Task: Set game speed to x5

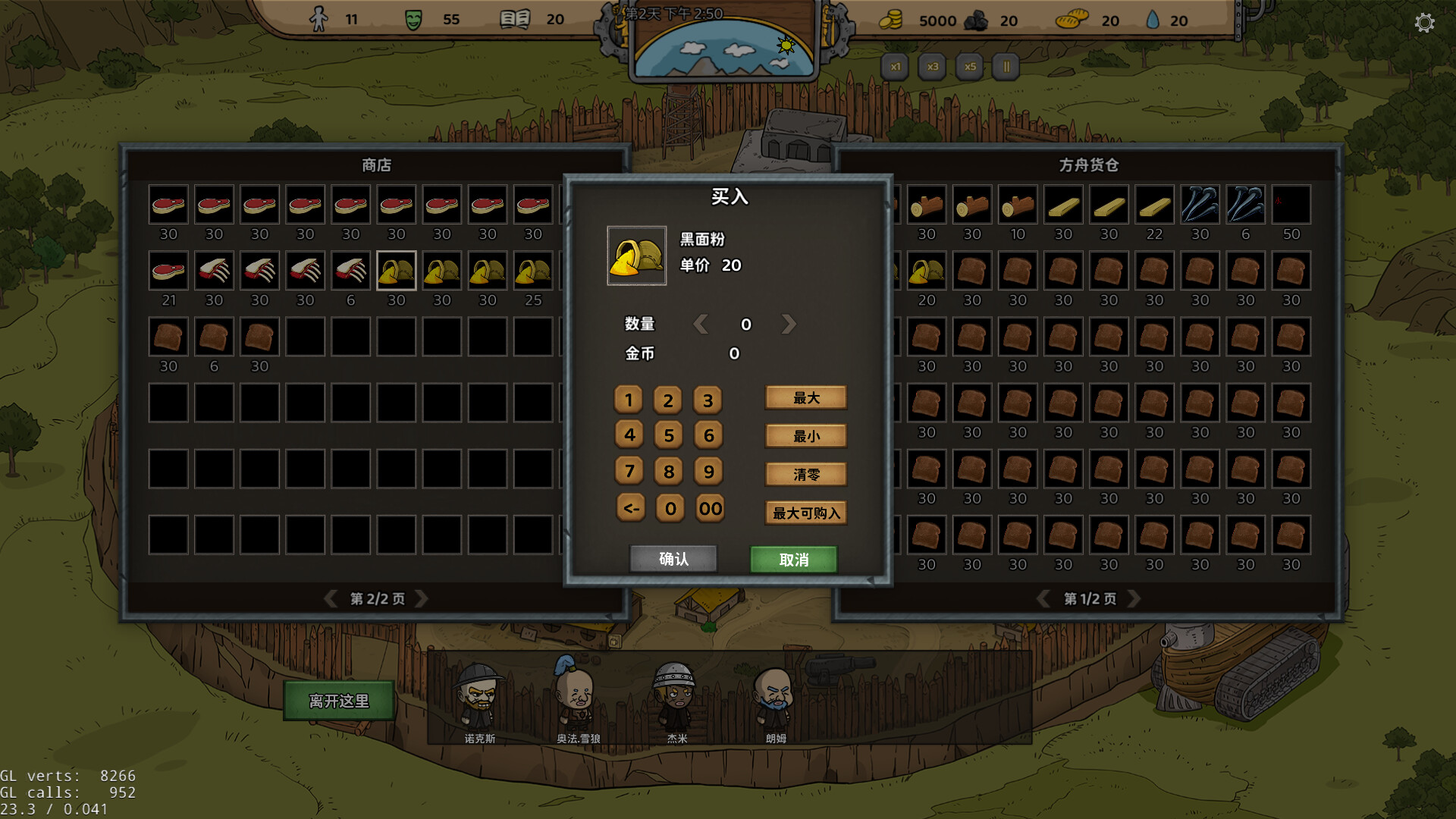Action: point(970,67)
